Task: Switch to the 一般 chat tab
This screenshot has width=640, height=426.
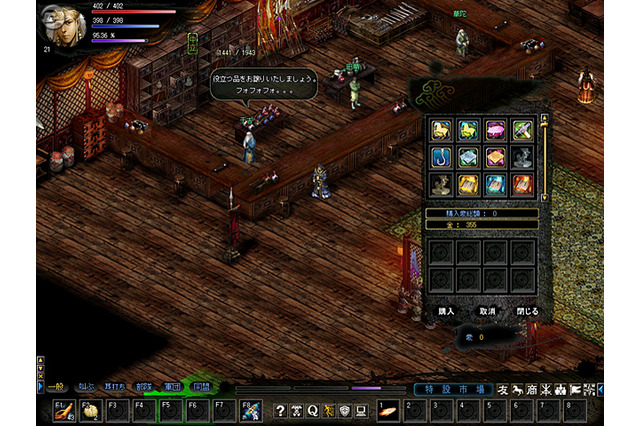Action: pyautogui.click(x=55, y=384)
